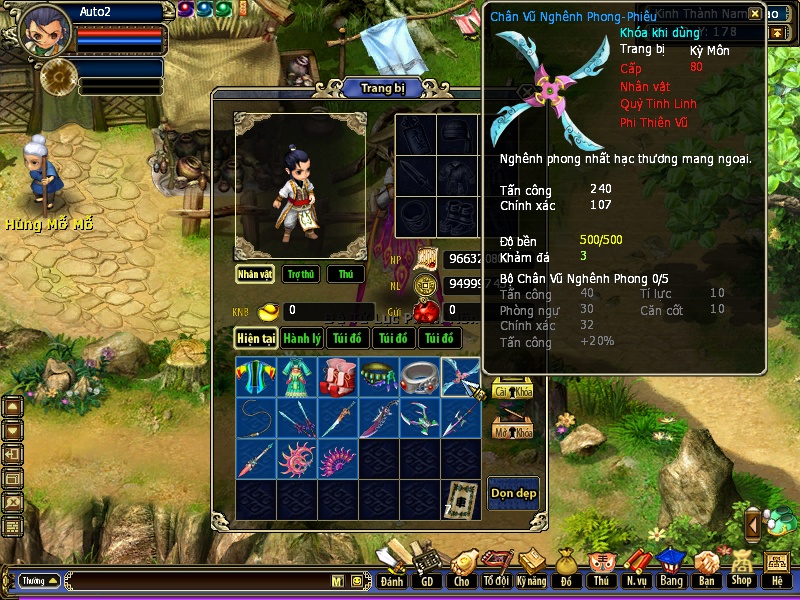
Task: Open the Shop menu
Action: pyautogui.click(x=741, y=571)
